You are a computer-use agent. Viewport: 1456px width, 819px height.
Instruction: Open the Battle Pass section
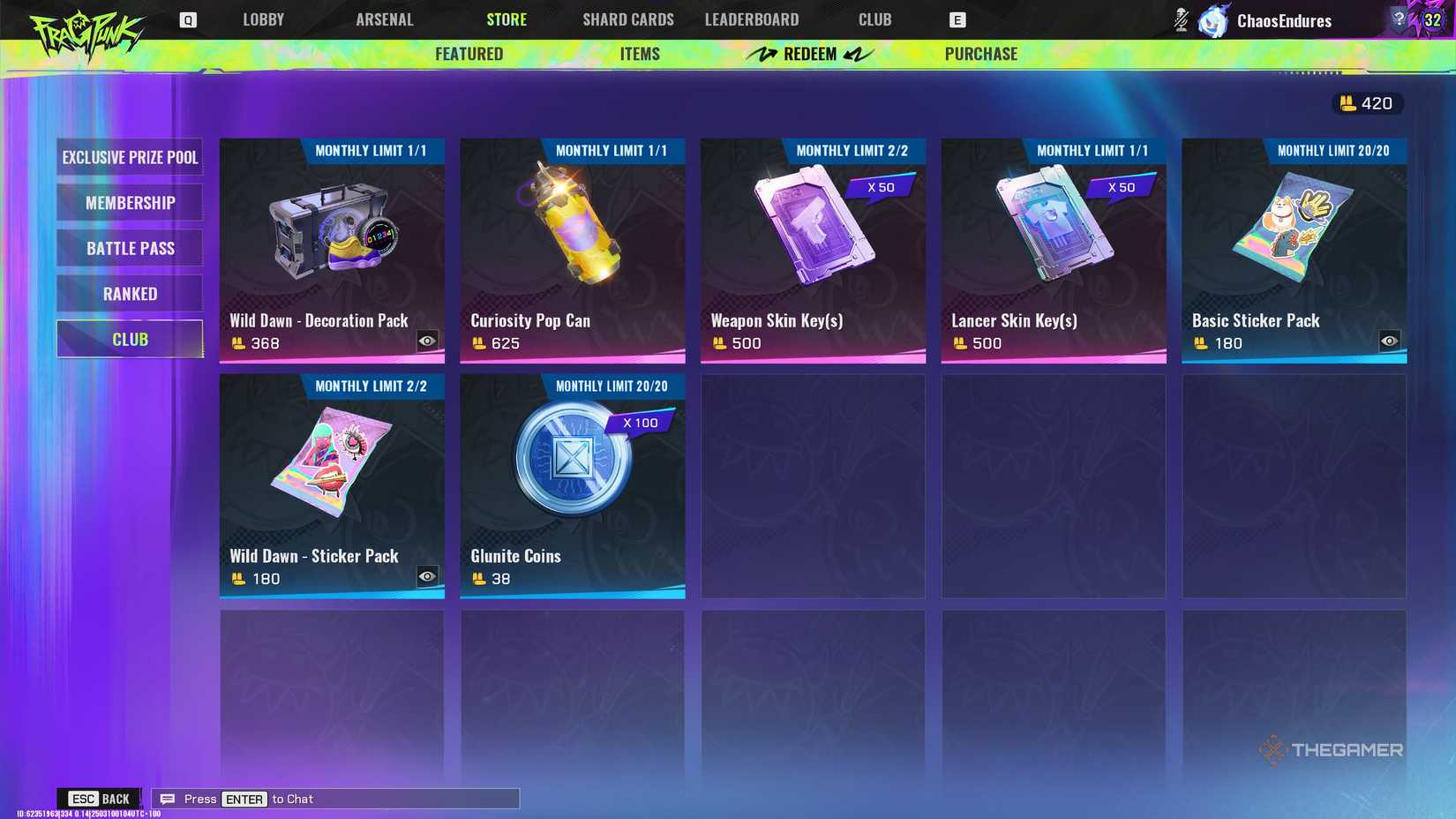pos(129,248)
